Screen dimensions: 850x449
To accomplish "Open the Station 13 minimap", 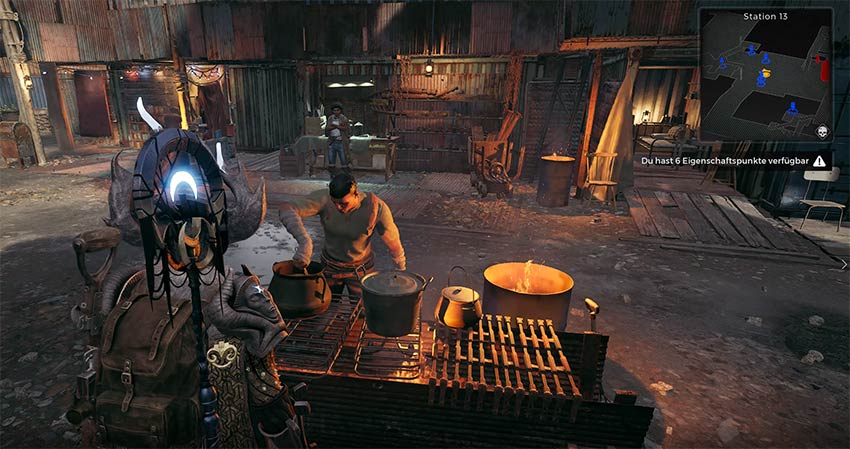I will [x=765, y=76].
